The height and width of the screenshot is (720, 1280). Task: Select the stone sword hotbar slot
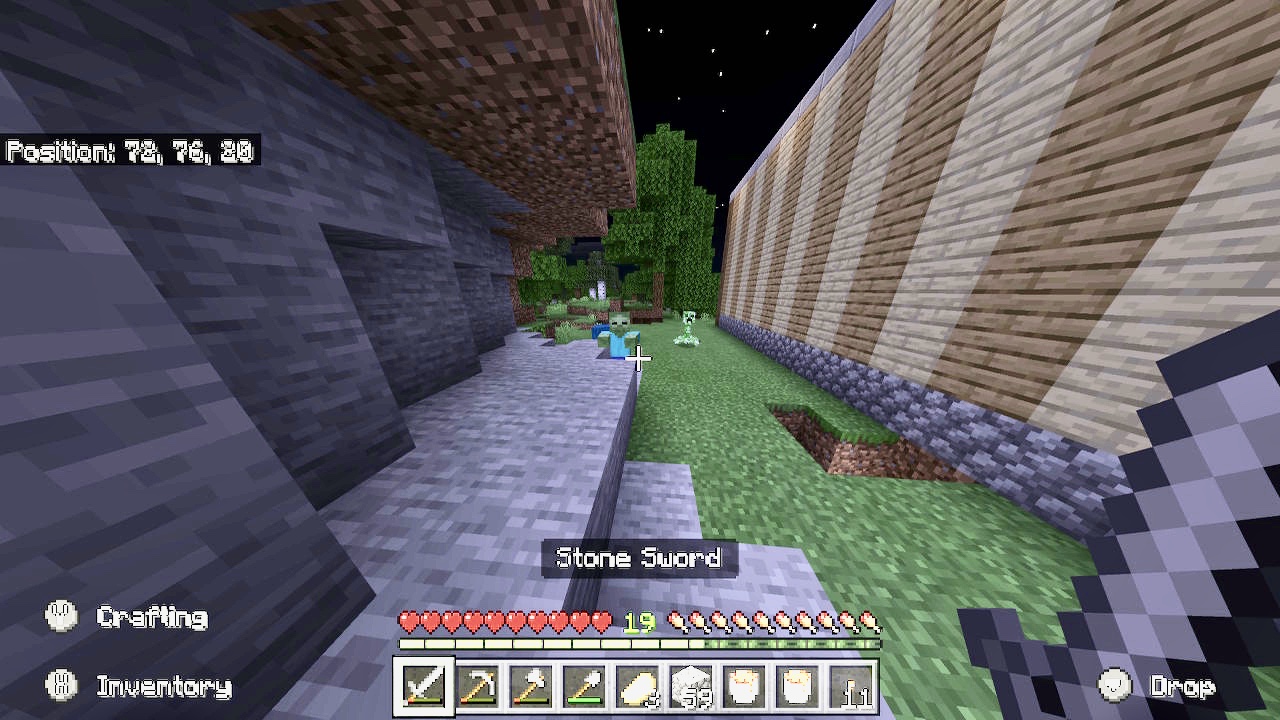(x=424, y=686)
